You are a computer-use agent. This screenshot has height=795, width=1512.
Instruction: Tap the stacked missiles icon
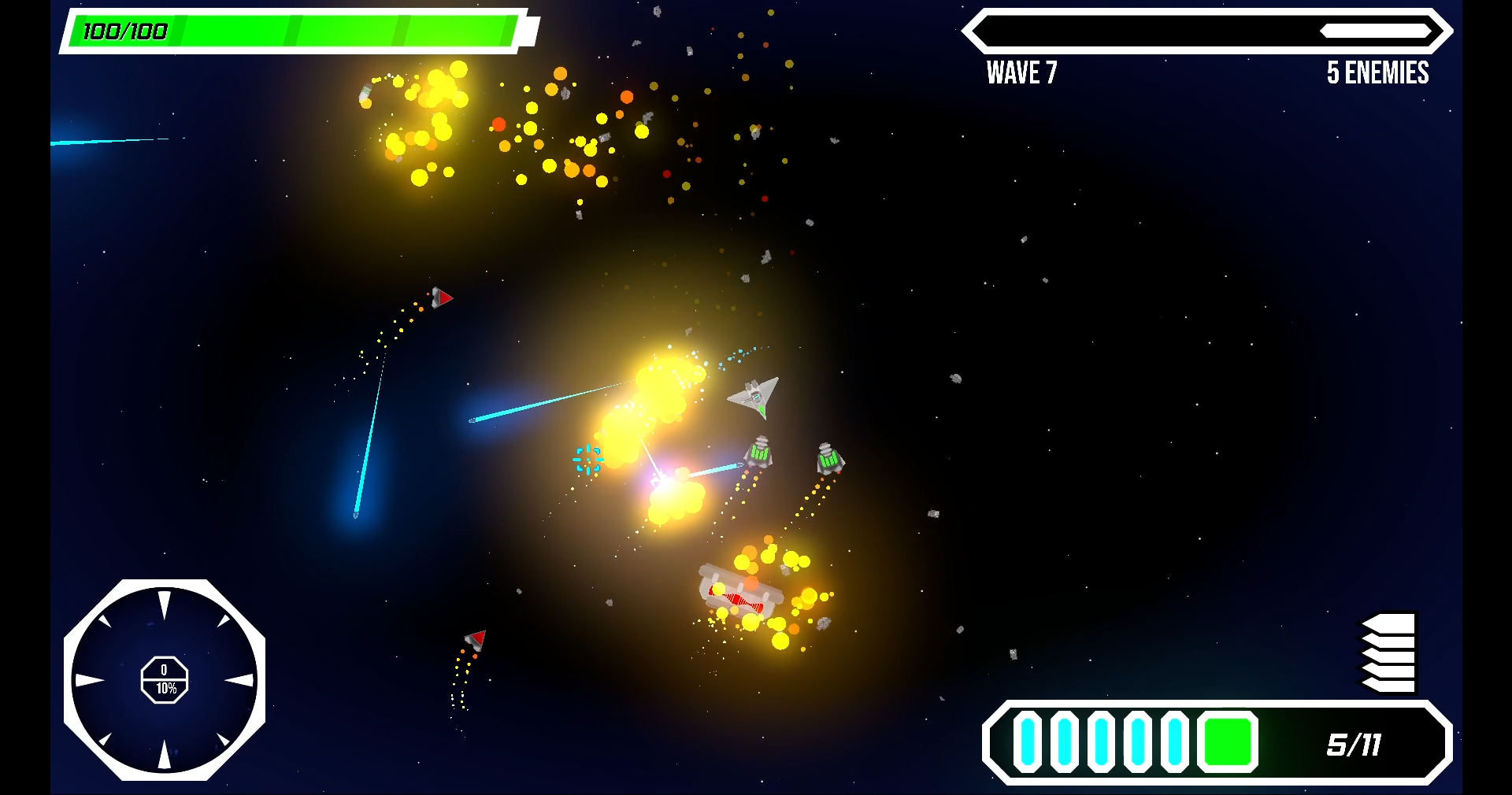1389,653
